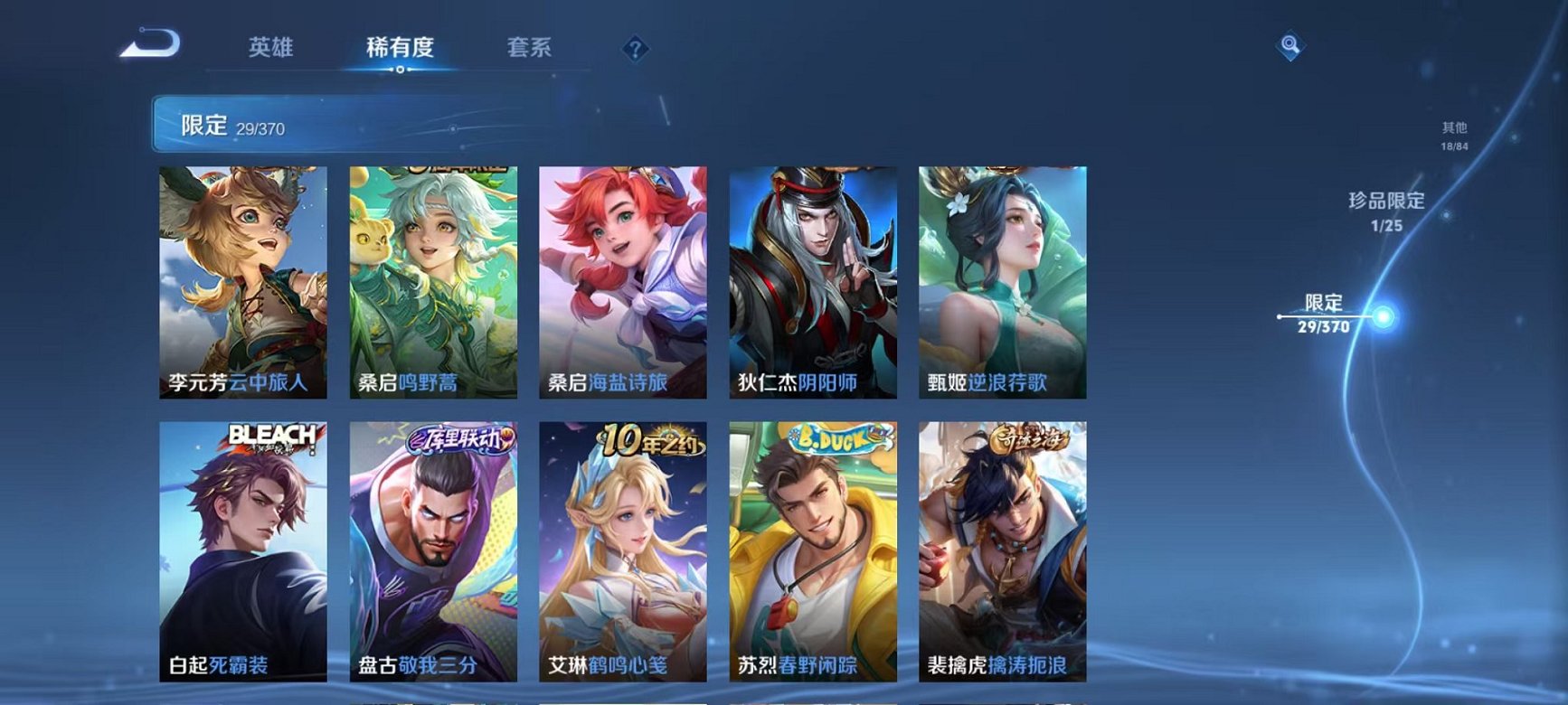The width and height of the screenshot is (1568, 705).
Task: Switch to the 套系 tab
Action: click(530, 50)
